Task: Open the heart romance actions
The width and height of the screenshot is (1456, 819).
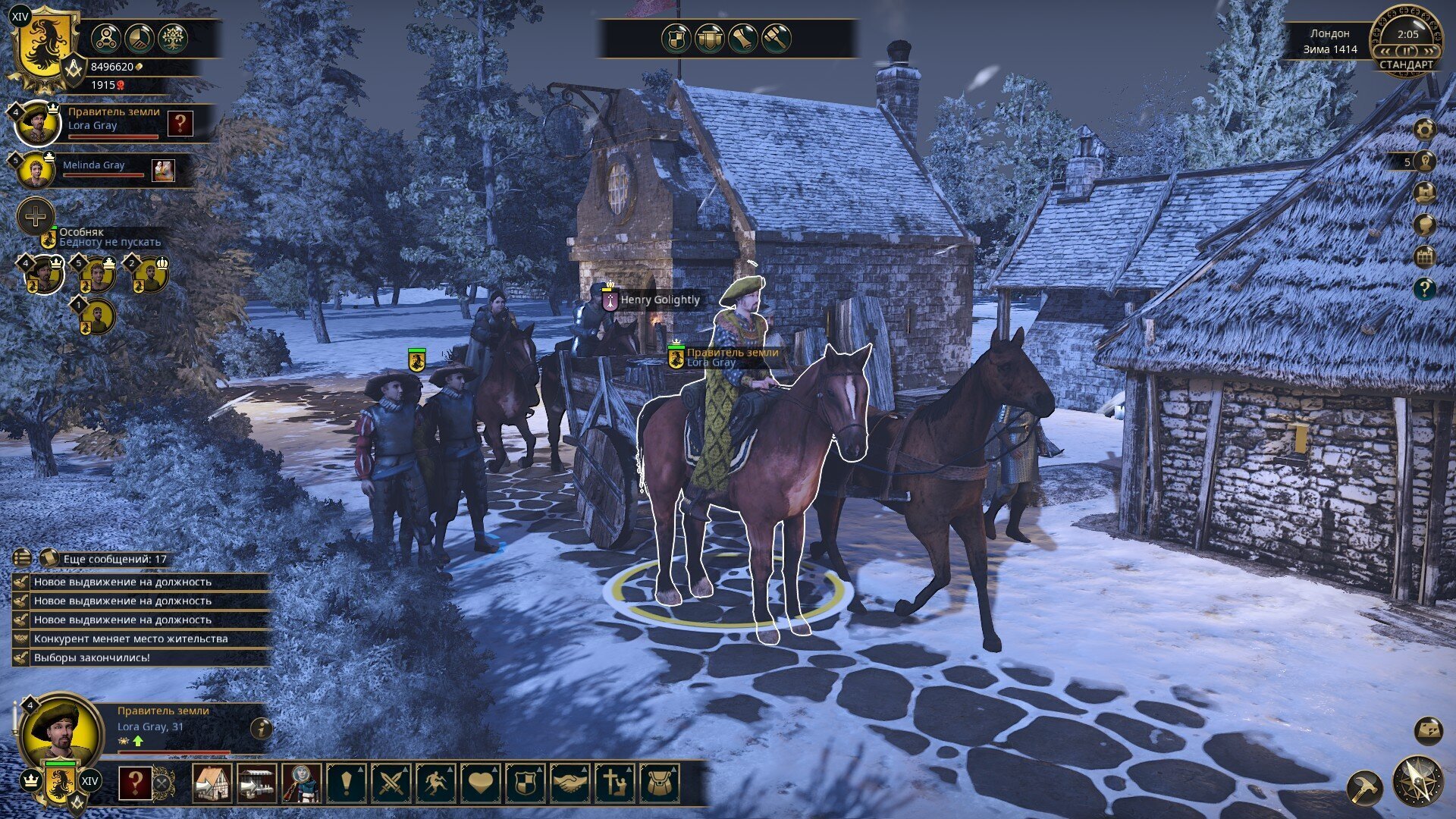Action: (481, 783)
